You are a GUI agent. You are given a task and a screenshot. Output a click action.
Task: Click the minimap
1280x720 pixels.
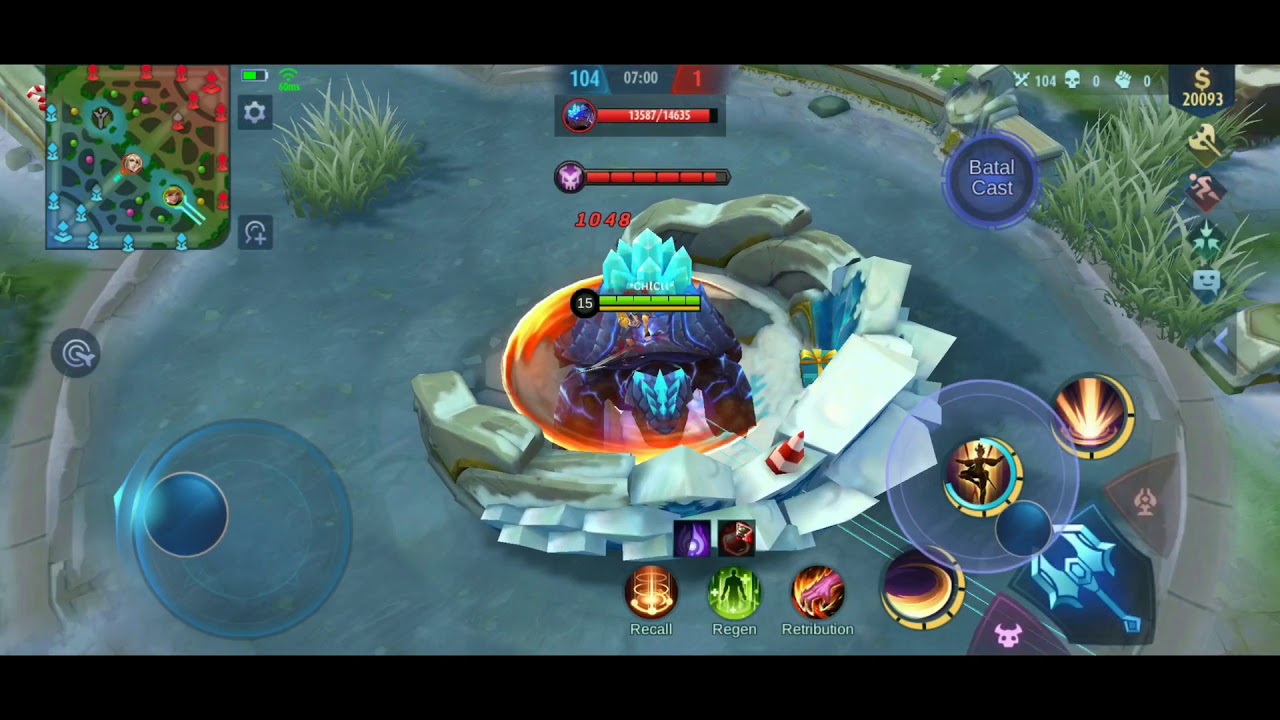pos(138,157)
